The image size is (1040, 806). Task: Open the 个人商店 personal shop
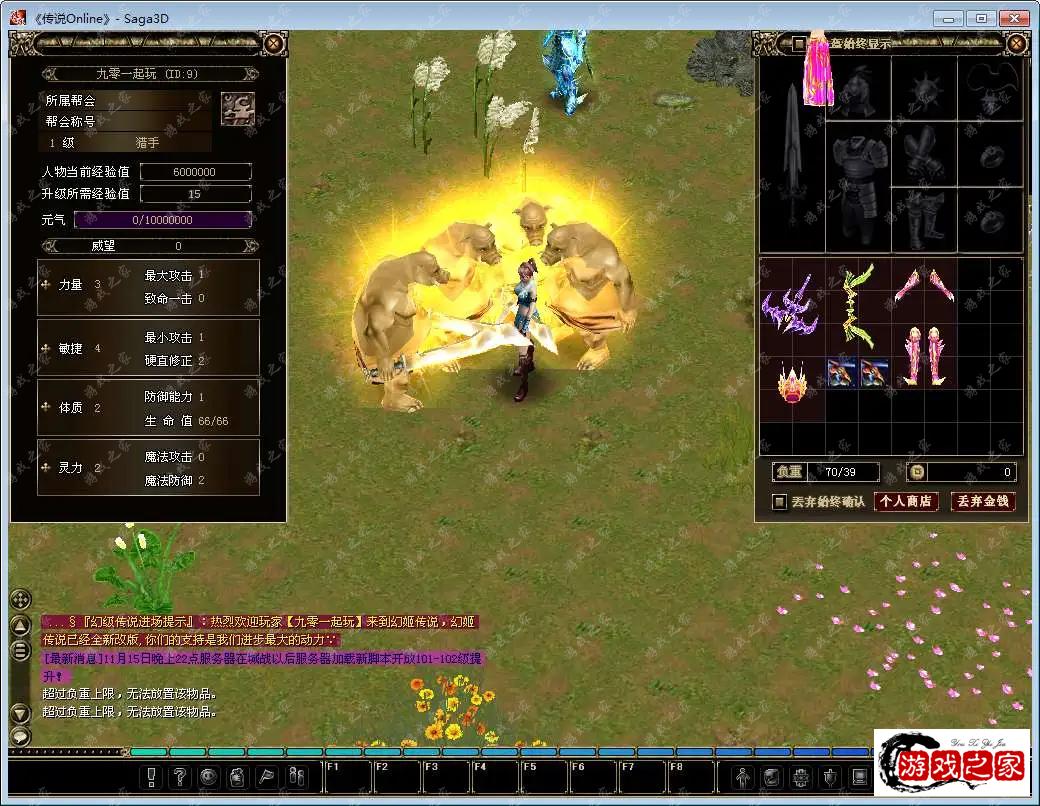905,501
